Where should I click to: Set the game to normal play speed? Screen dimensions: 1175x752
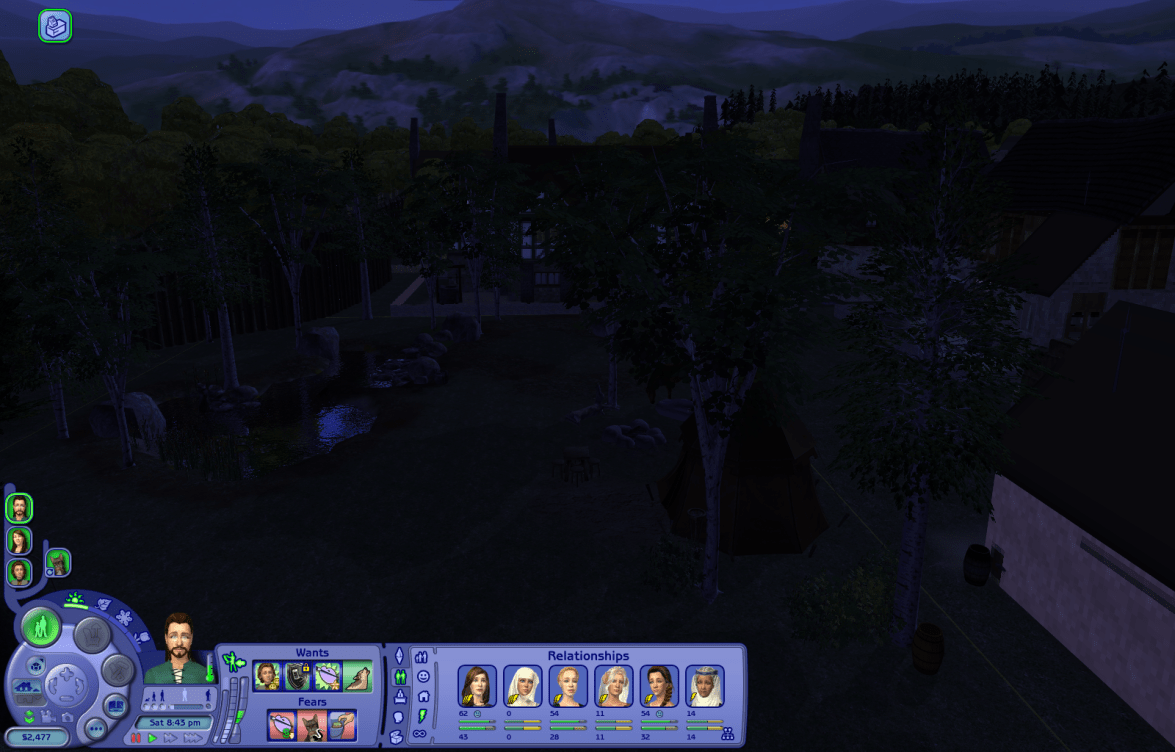coord(152,738)
